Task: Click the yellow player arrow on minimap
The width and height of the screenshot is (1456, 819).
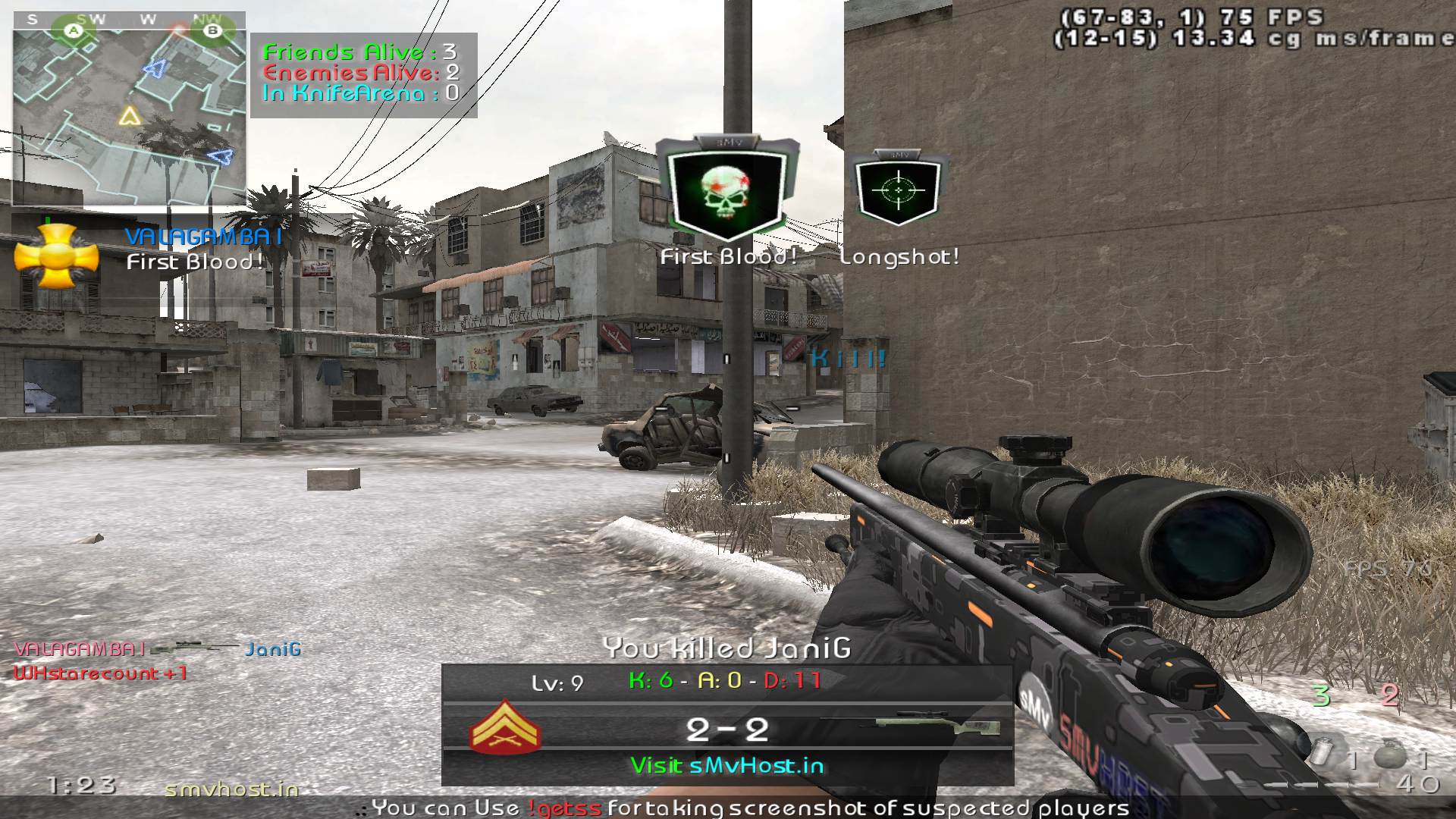Action: (130, 116)
